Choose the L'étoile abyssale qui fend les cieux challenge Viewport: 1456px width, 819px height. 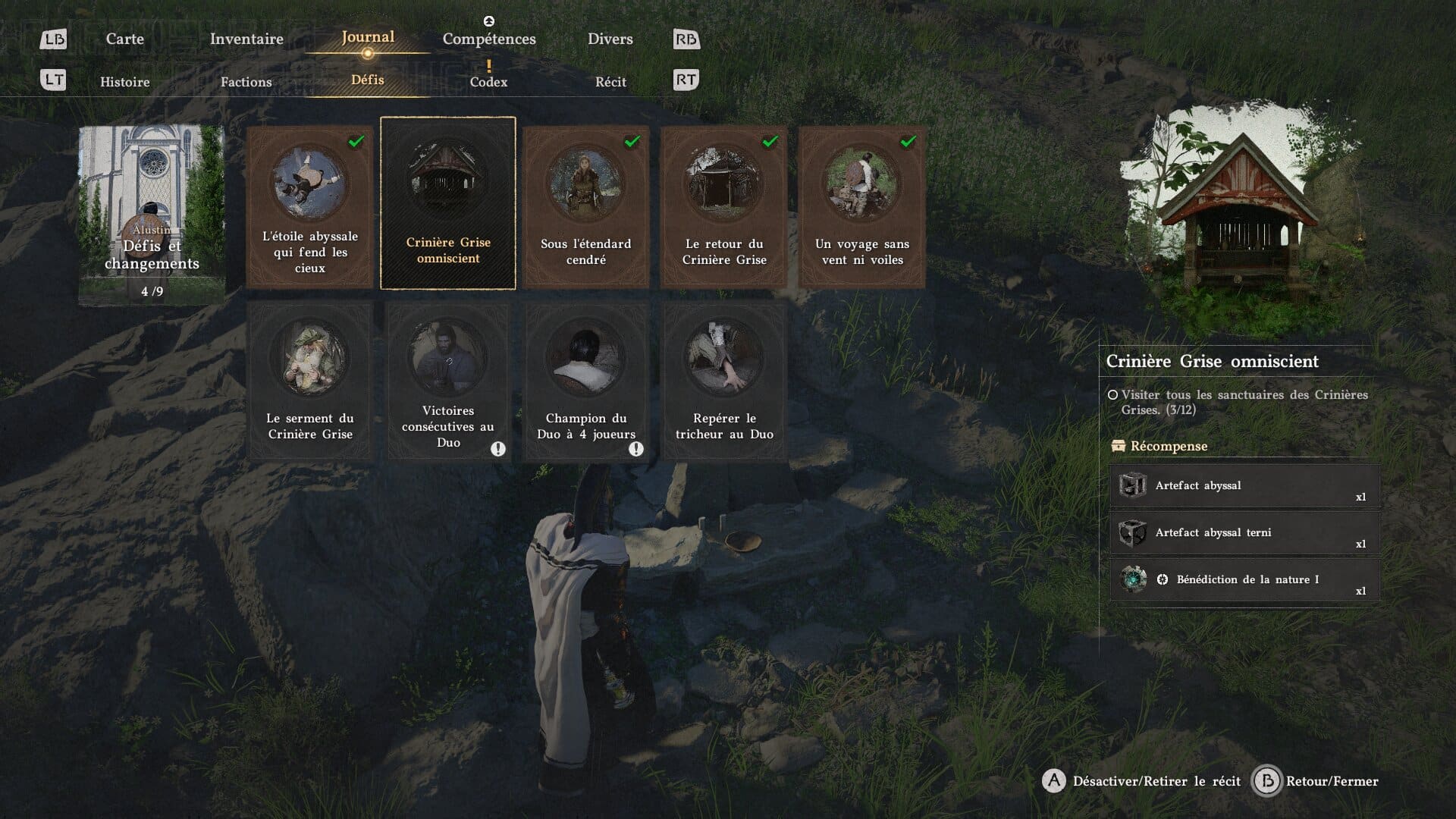coord(309,206)
